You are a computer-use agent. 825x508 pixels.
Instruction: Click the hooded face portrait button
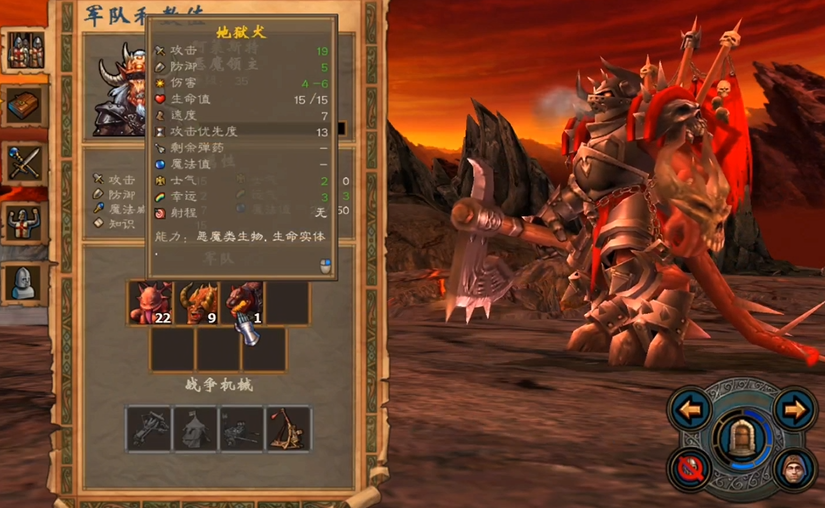(x=795, y=465)
